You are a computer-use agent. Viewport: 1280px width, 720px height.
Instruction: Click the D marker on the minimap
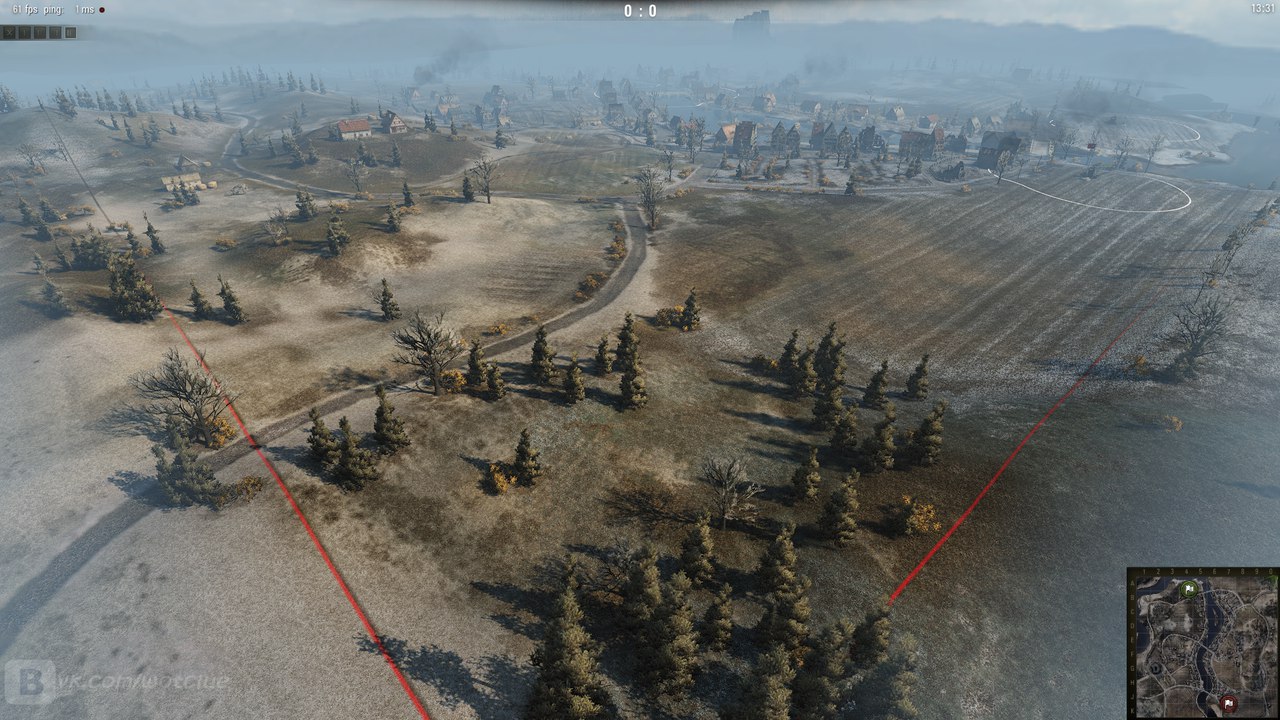click(x=1155, y=669)
